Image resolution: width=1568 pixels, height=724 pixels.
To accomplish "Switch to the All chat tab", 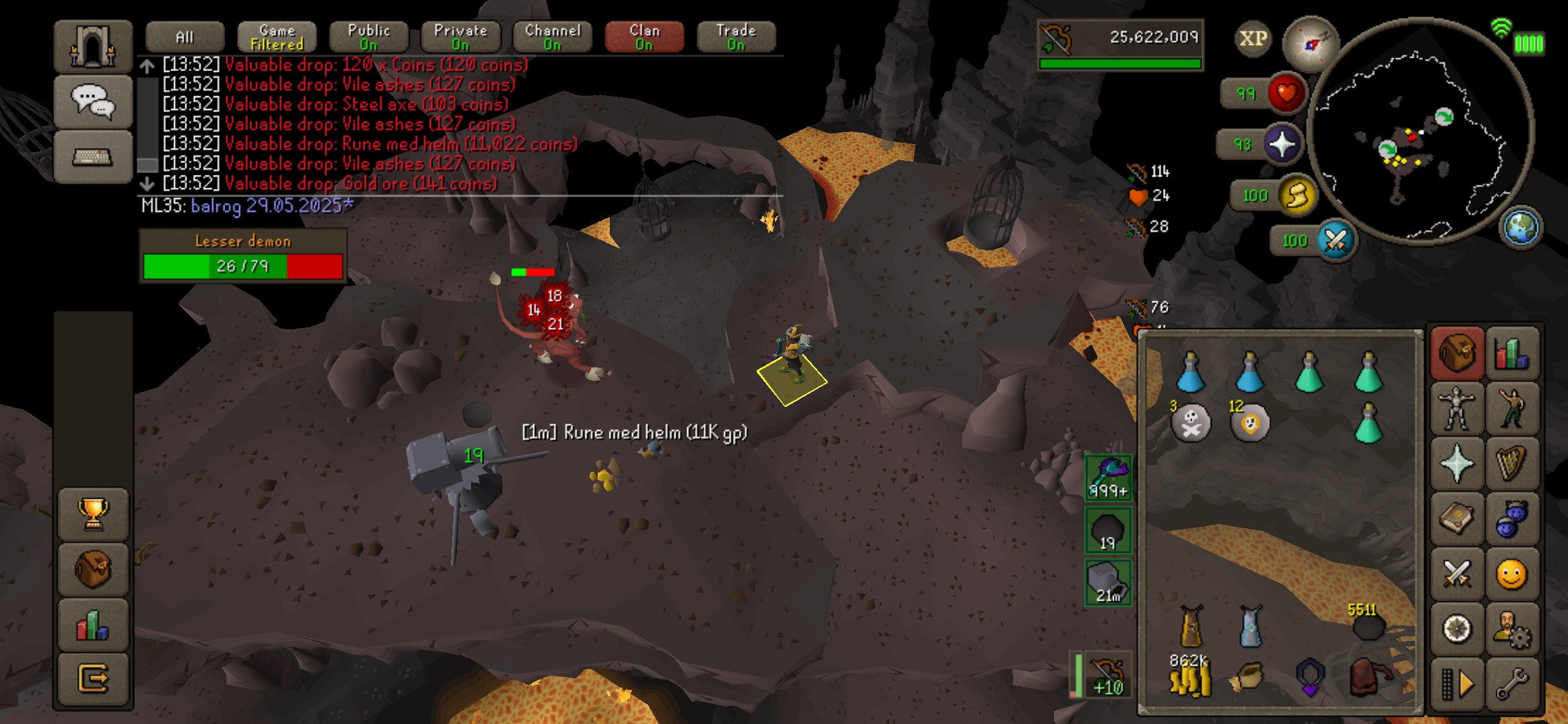I will click(x=184, y=38).
